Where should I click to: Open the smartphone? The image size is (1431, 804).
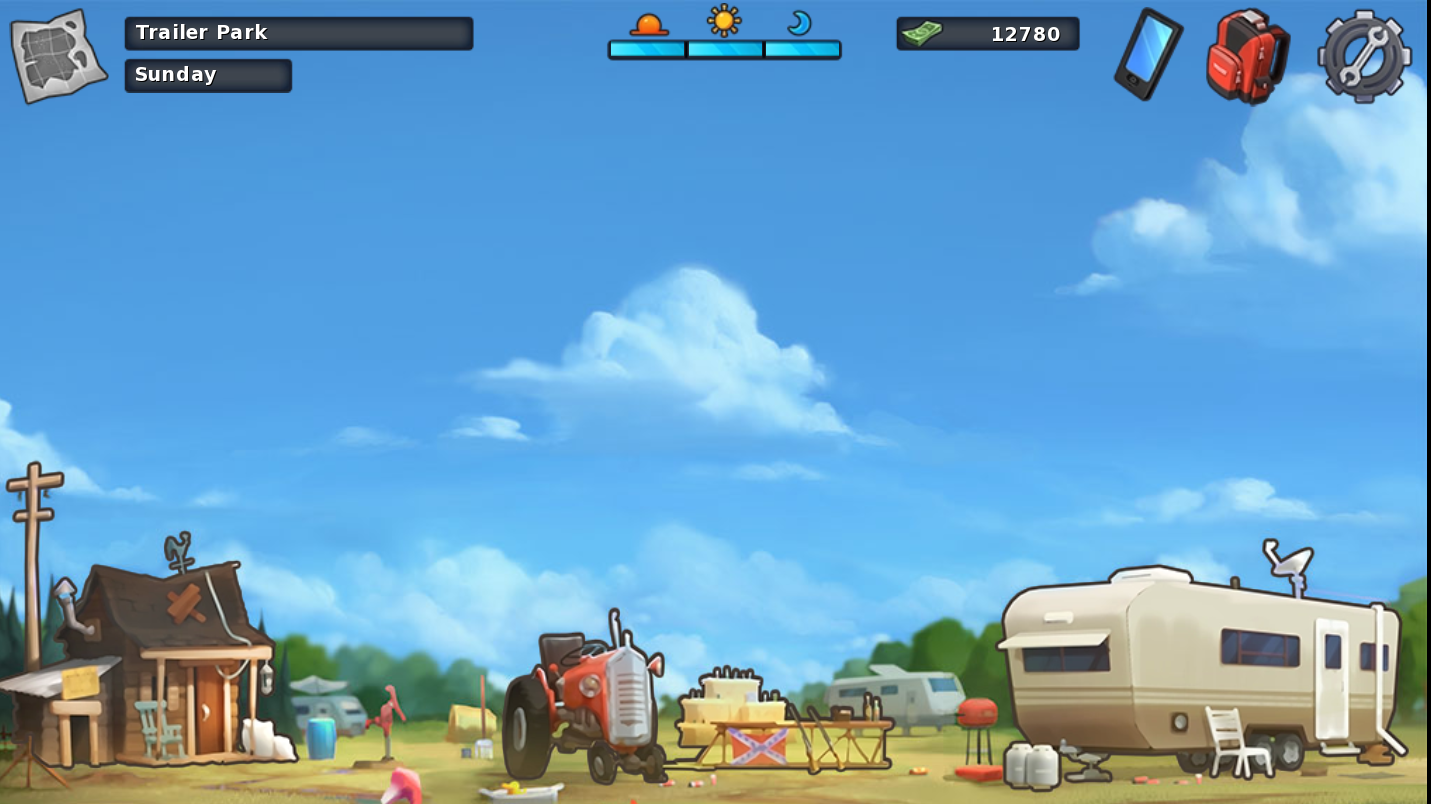pyautogui.click(x=1148, y=54)
